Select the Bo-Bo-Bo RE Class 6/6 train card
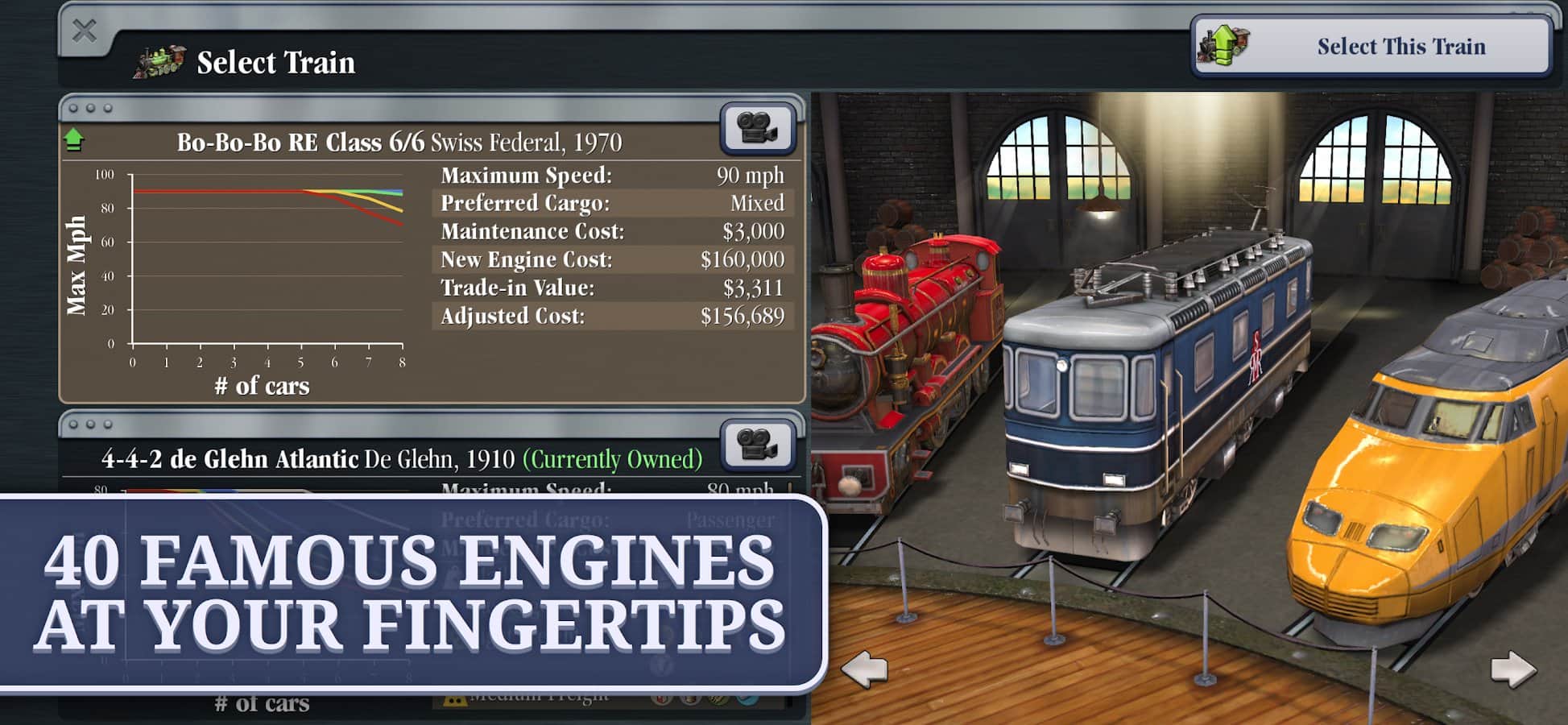 [399, 143]
